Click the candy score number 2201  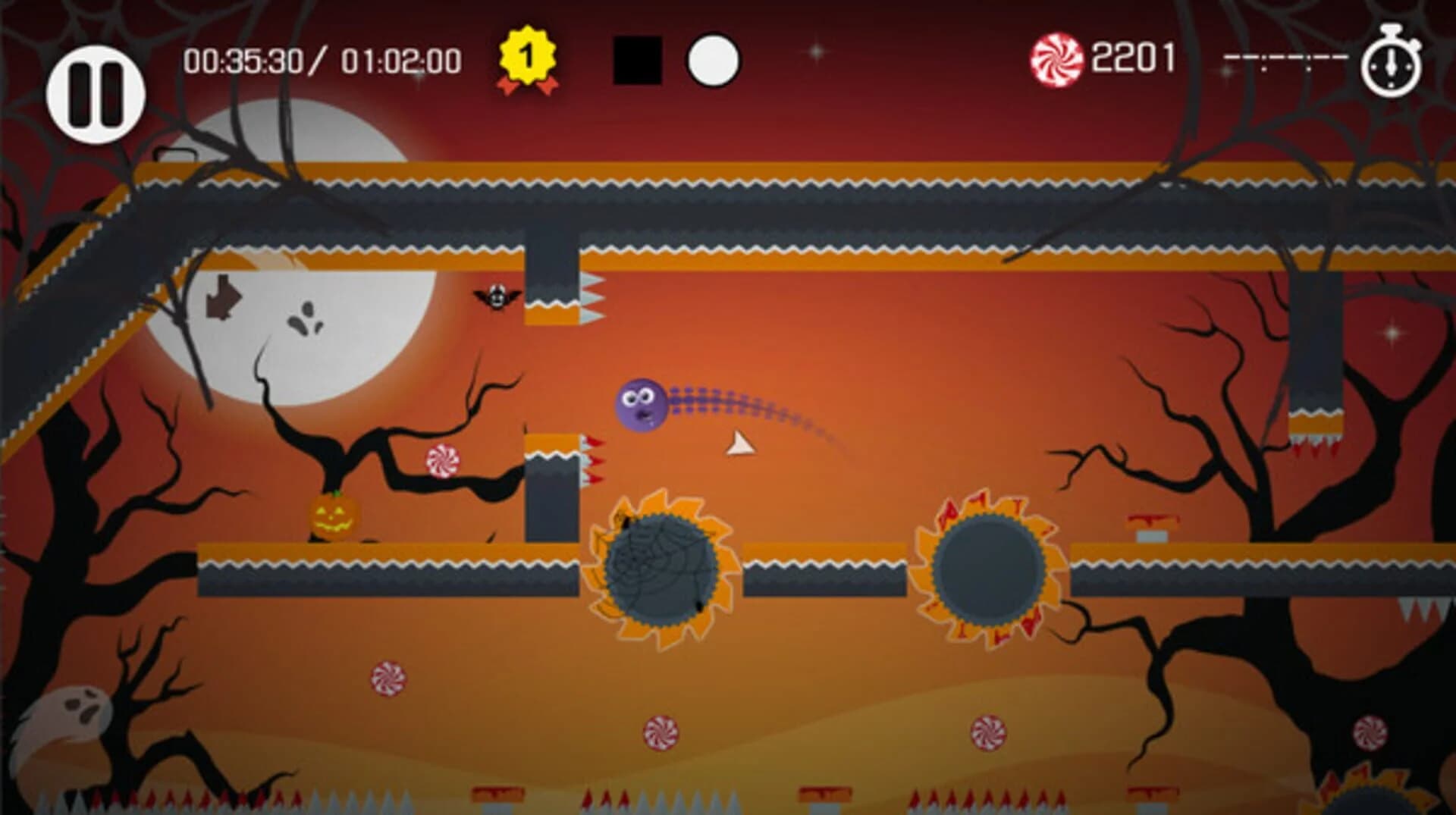(1134, 58)
